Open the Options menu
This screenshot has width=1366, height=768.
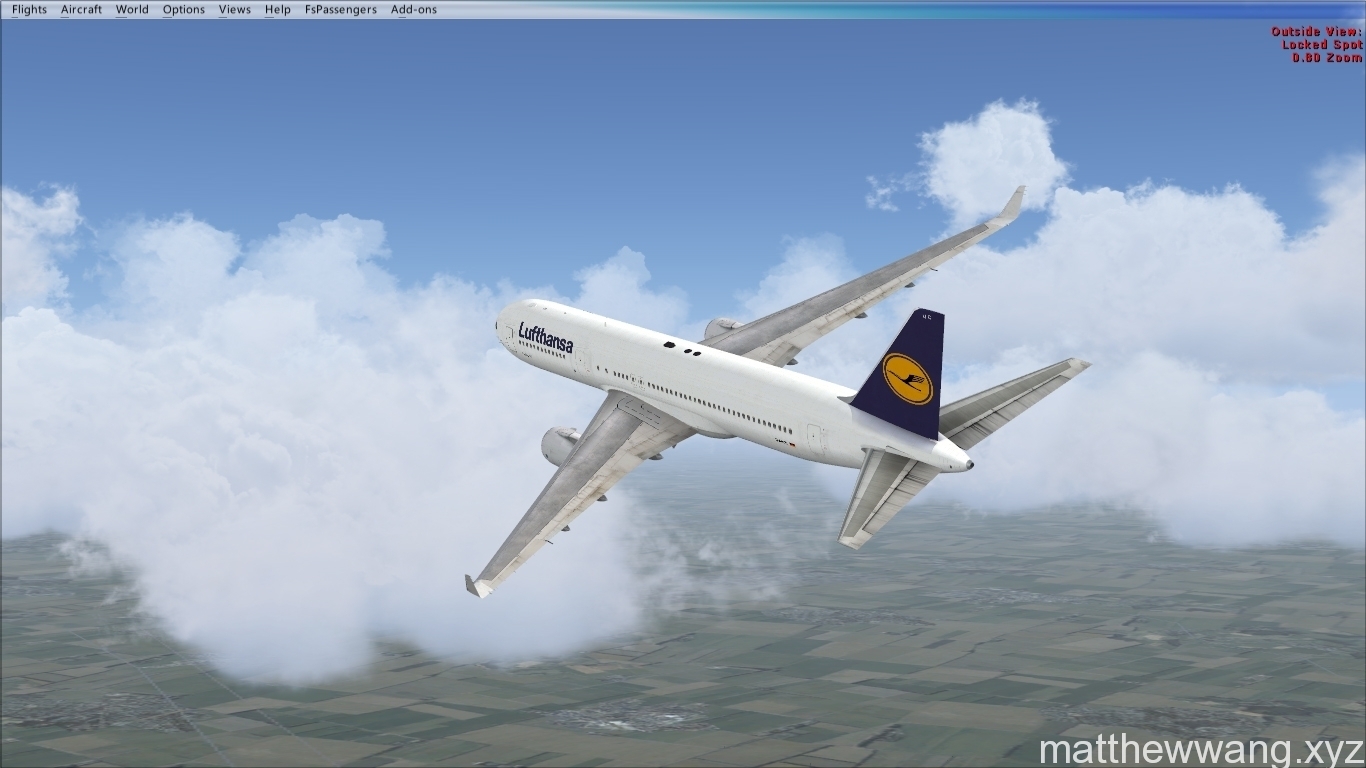click(x=184, y=10)
